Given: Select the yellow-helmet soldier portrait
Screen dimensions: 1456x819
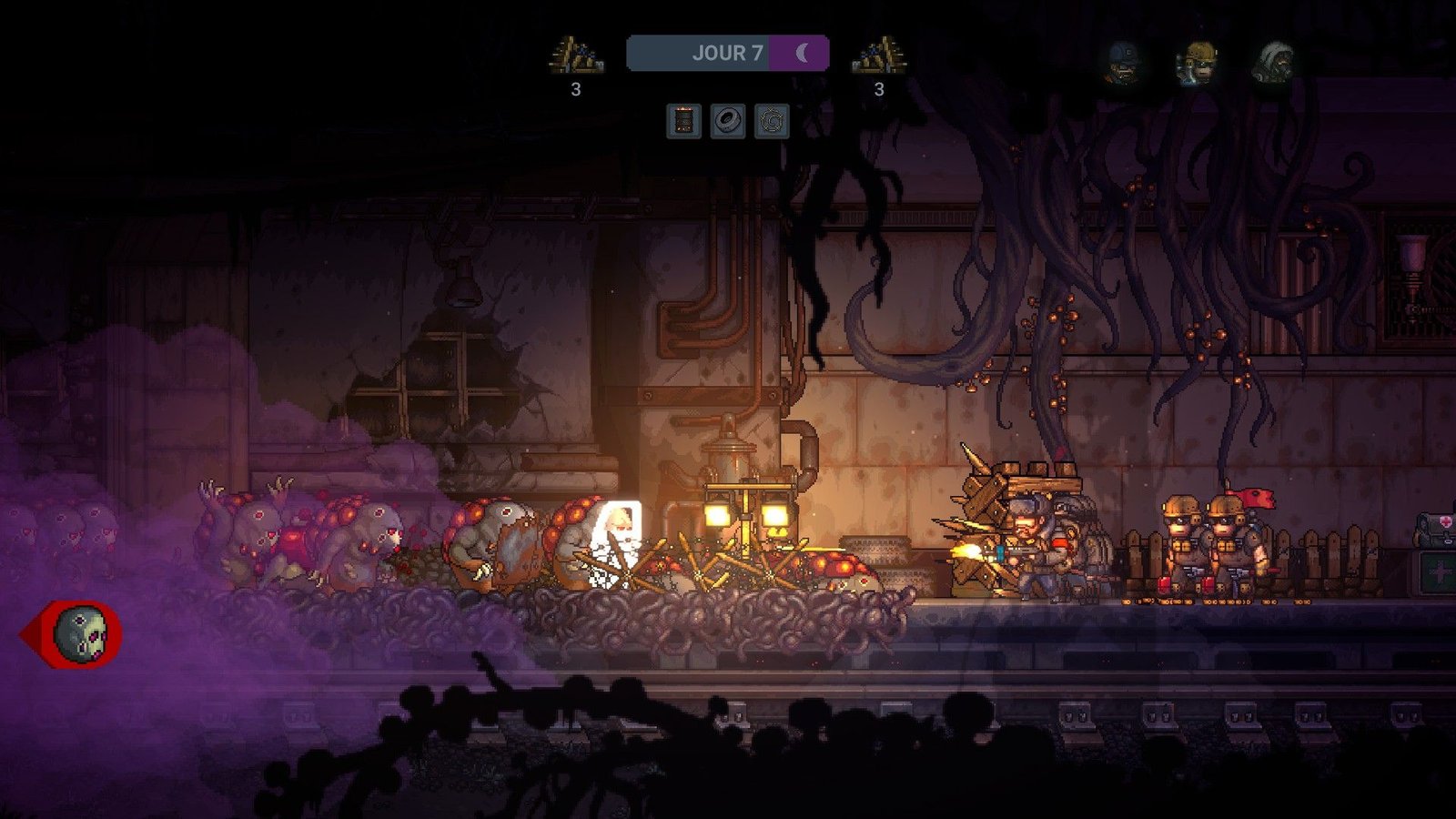Looking at the screenshot, I should pyautogui.click(x=1198, y=63).
